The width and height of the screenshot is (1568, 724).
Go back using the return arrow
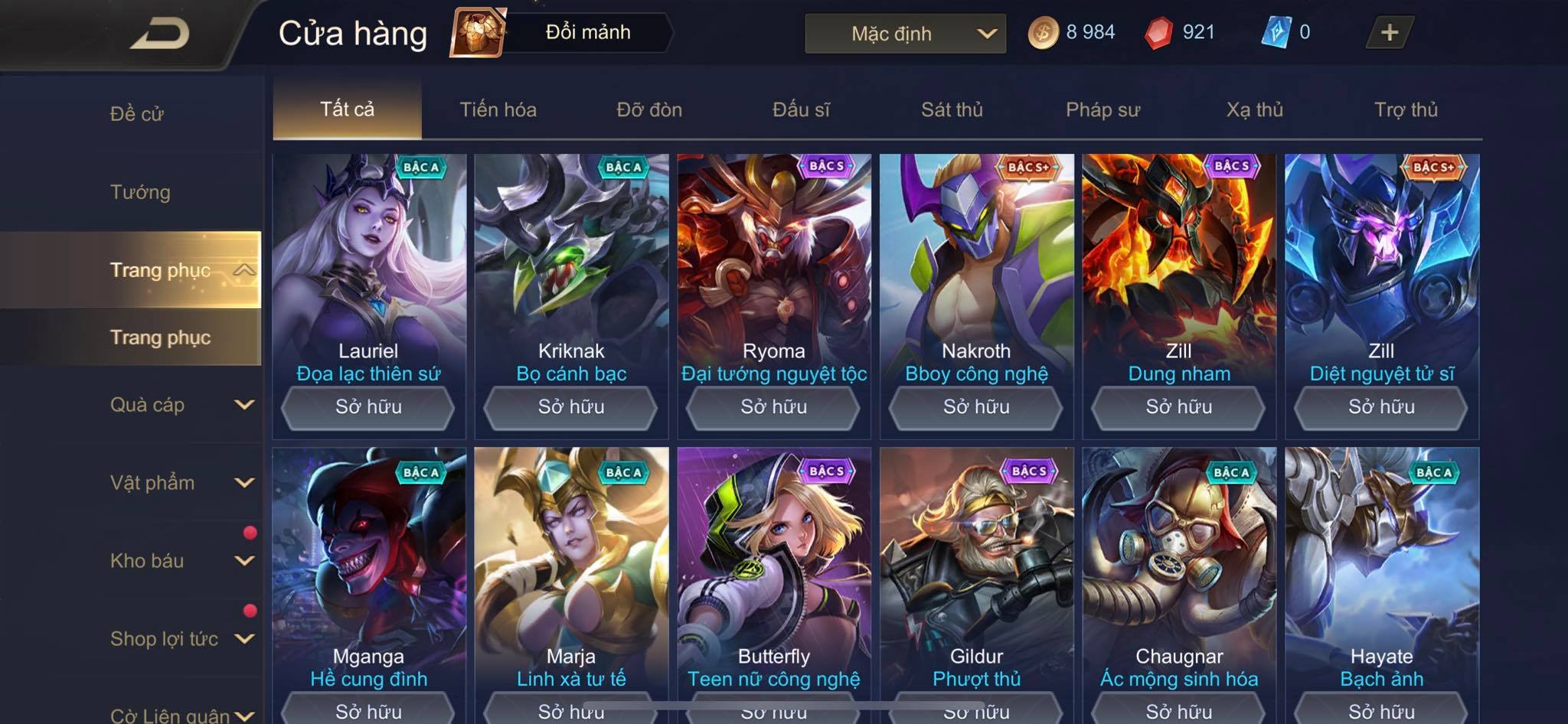tap(161, 34)
